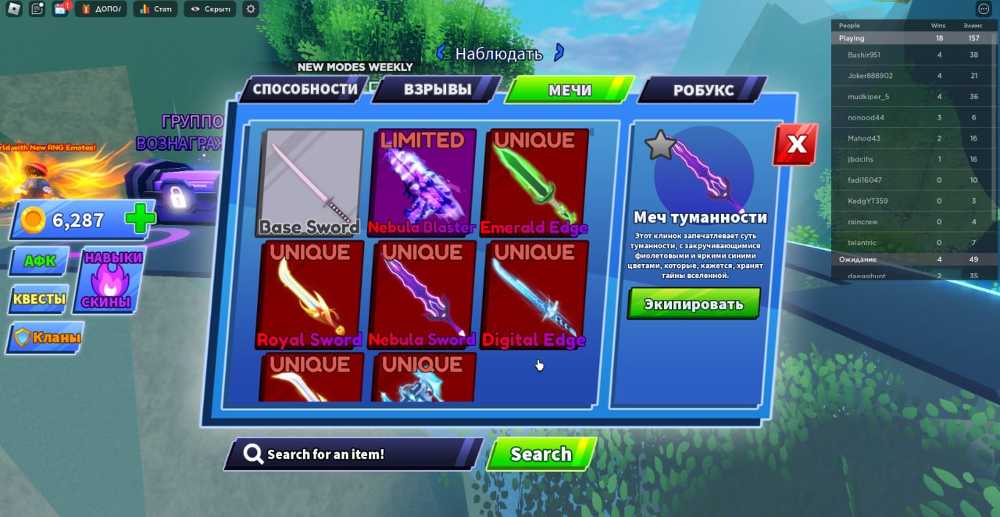Hit the green Search button

point(541,454)
